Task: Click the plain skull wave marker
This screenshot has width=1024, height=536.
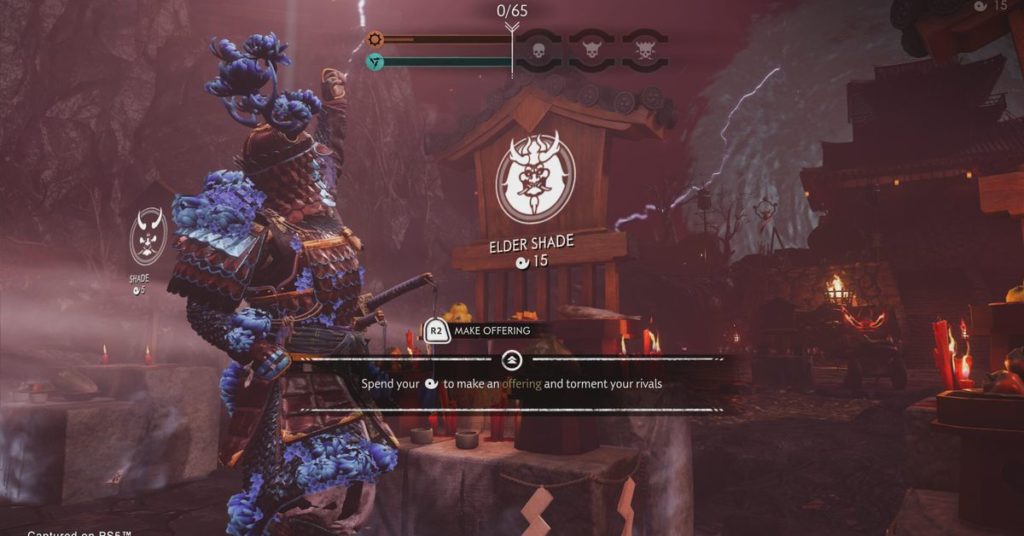Action: point(537,50)
